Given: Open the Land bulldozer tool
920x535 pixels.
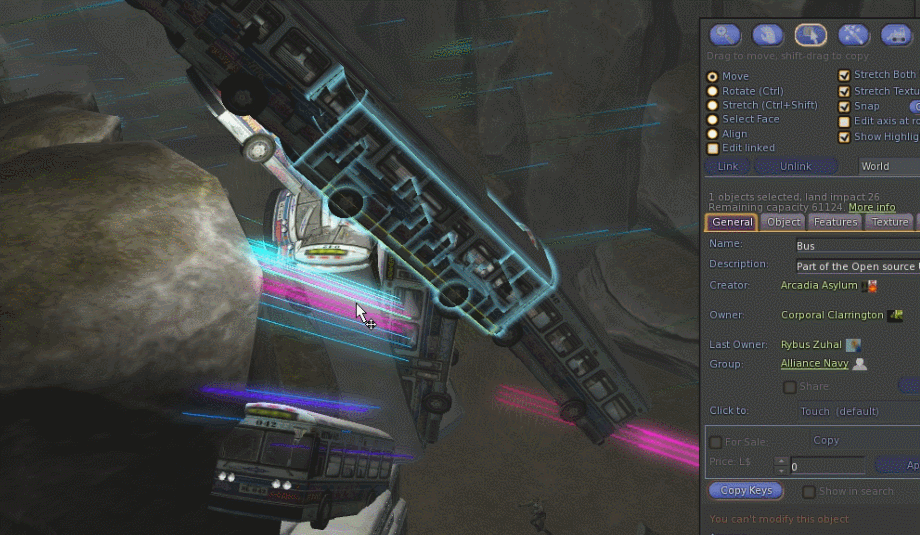Looking at the screenshot, I should [896, 35].
